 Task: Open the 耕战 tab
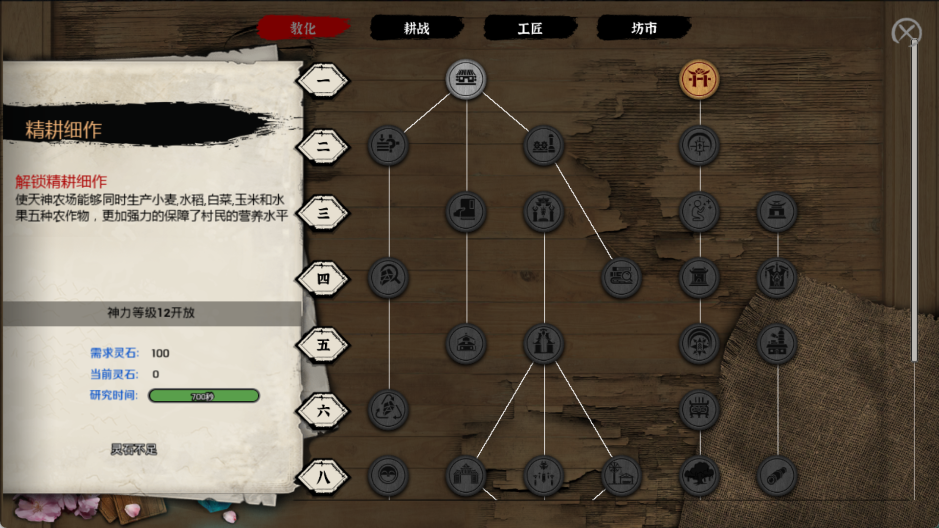[416, 28]
